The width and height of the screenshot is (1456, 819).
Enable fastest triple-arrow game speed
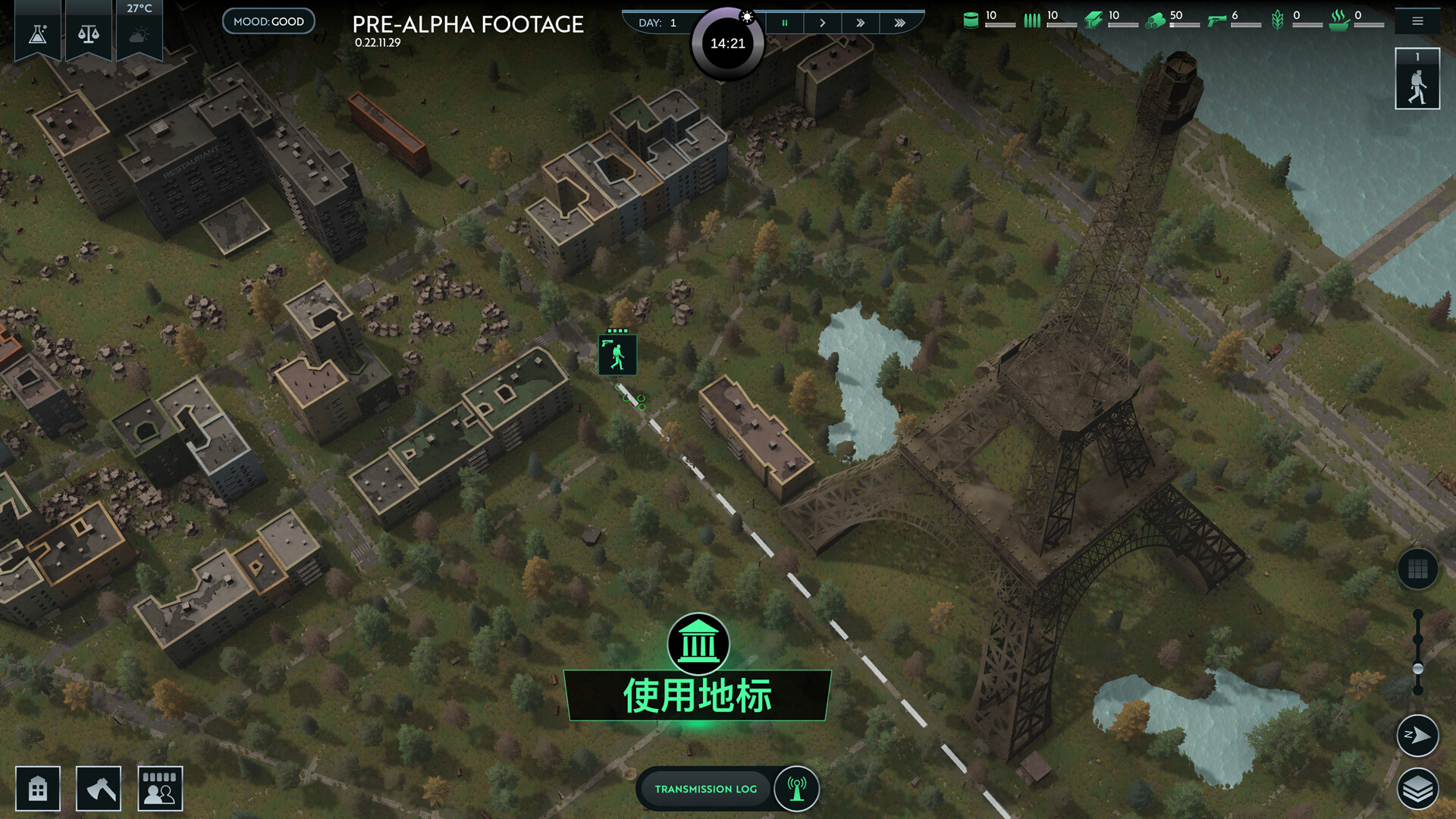click(900, 23)
